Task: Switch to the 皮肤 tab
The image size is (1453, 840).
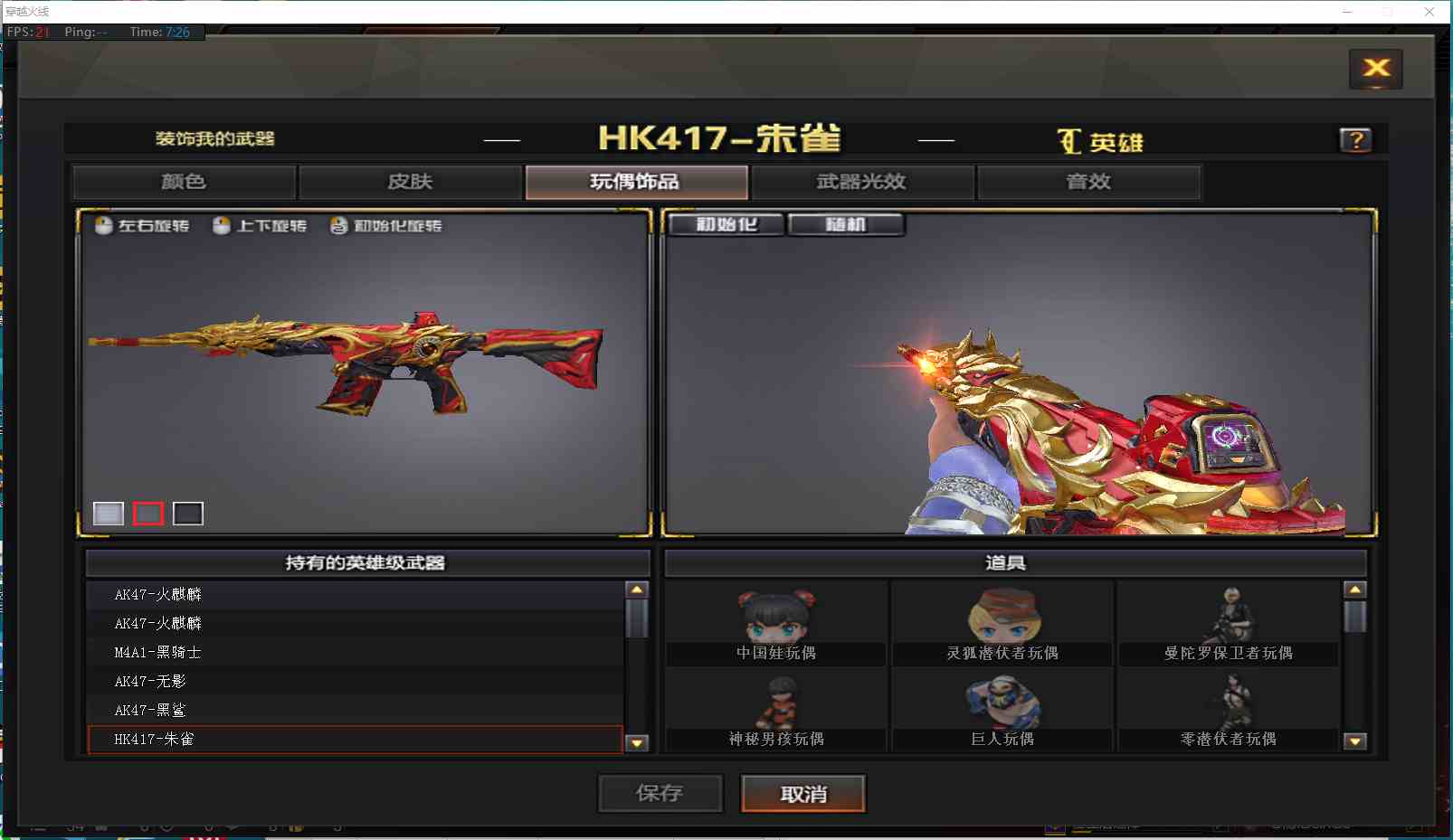Action: [409, 181]
